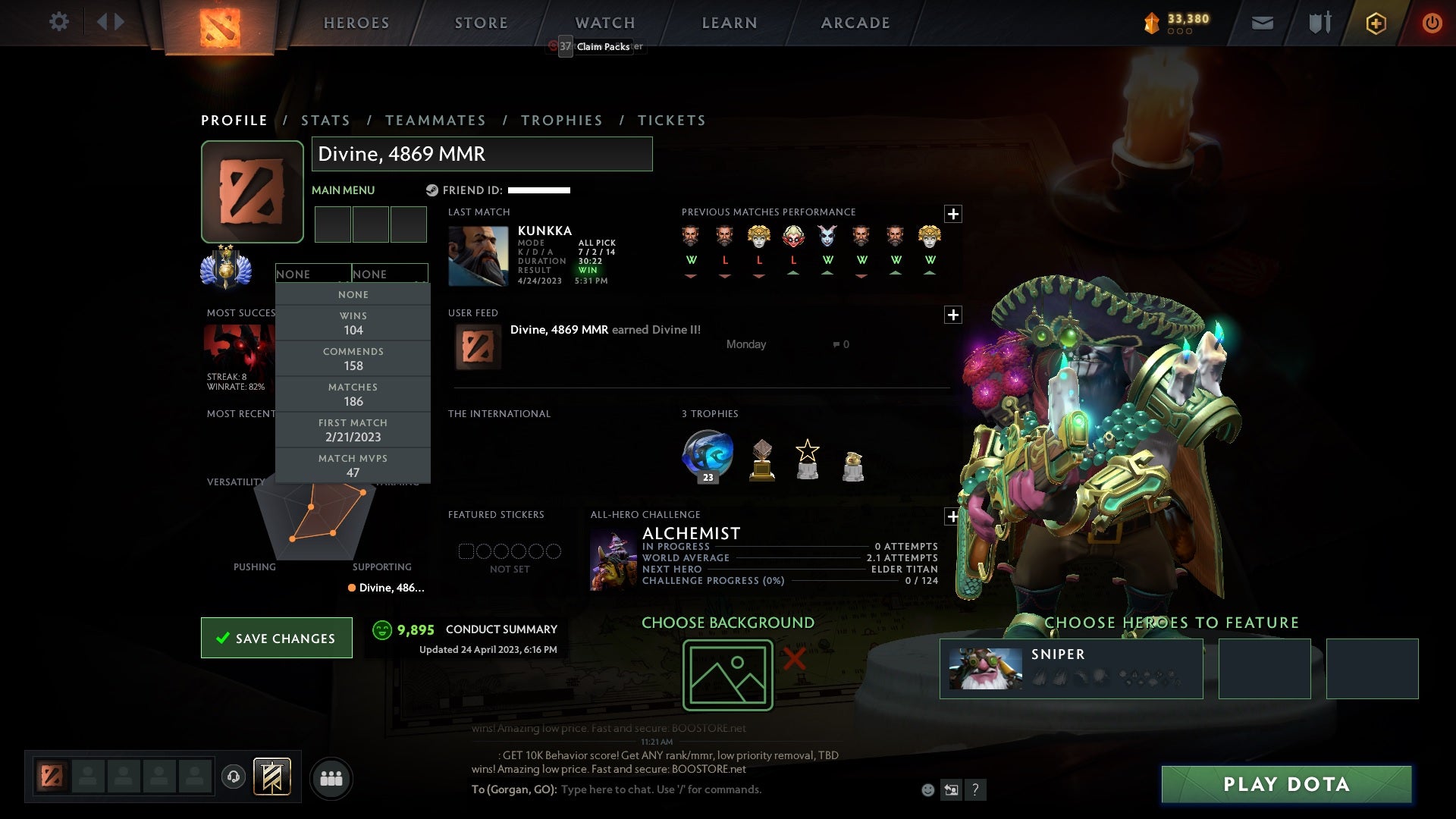Open the mail inbox envelope icon

(x=1262, y=22)
